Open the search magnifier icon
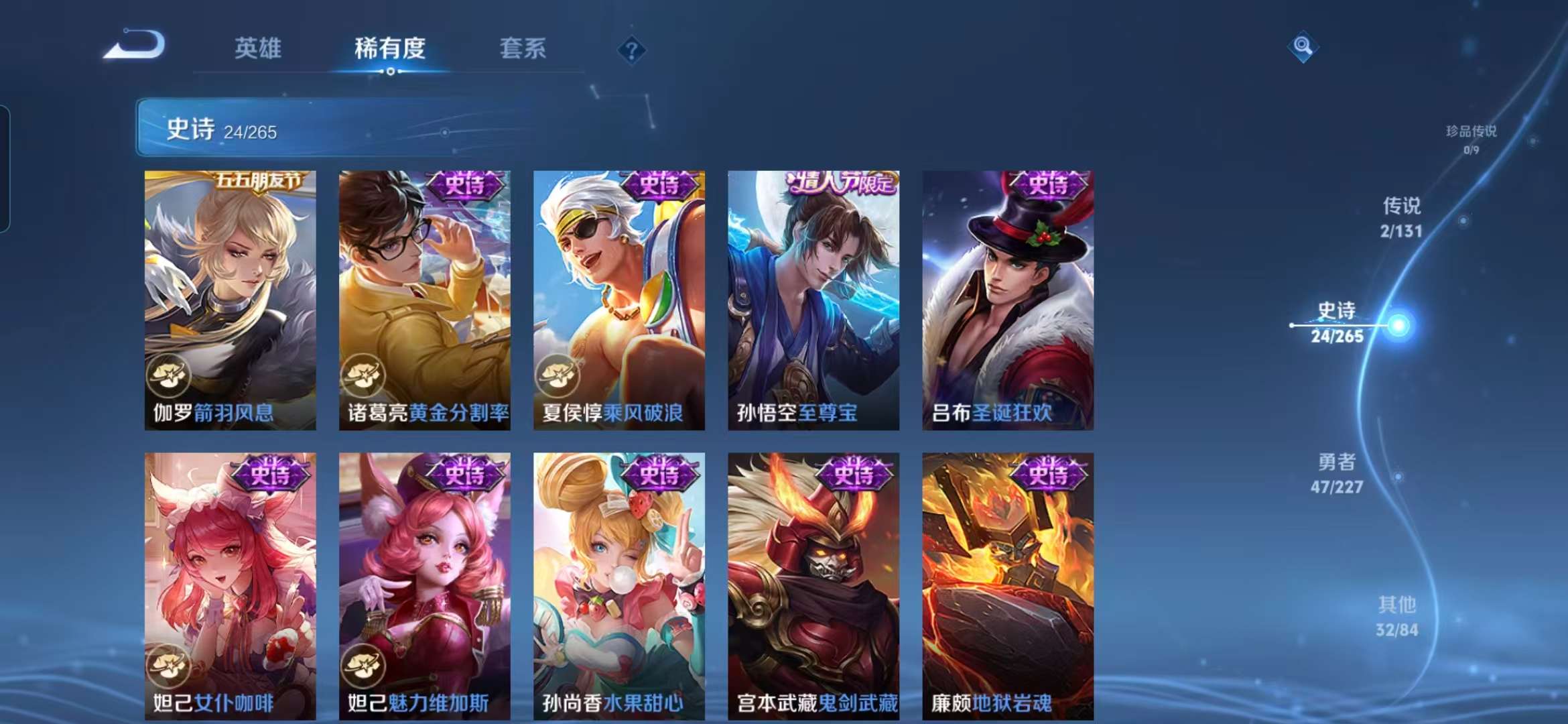Viewport: 1568px width, 724px height. (1304, 46)
